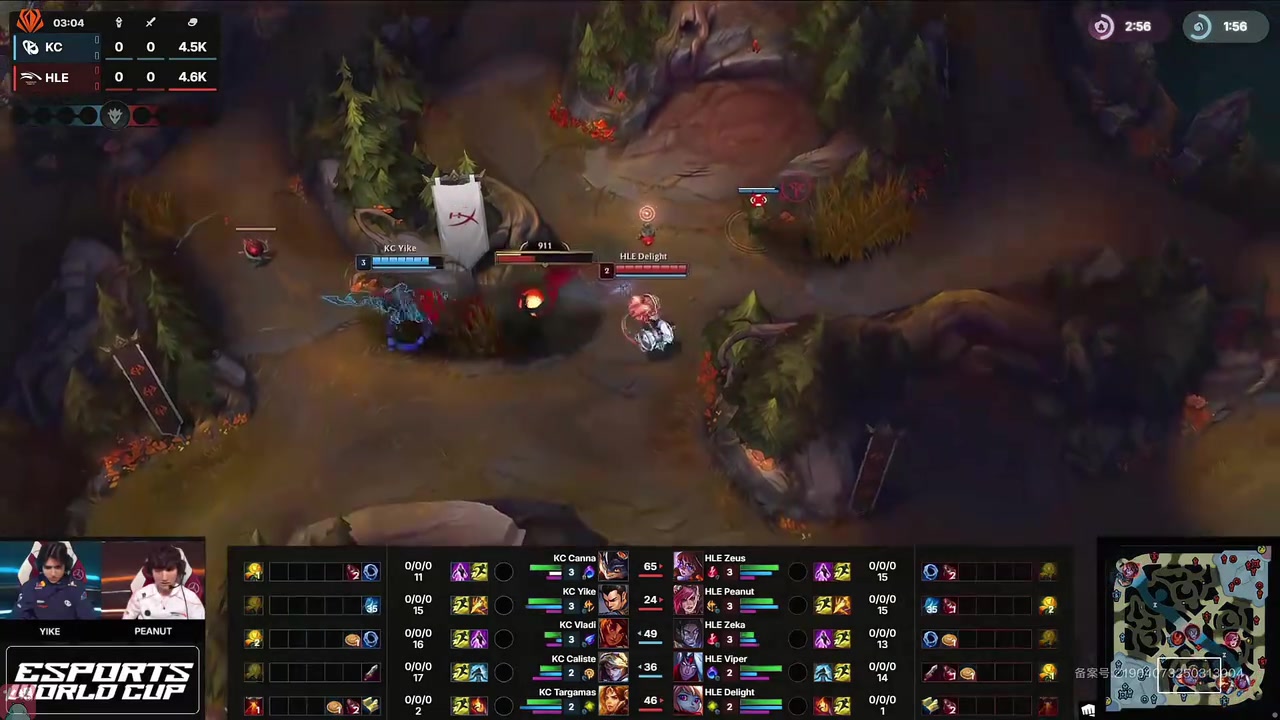This screenshot has height=720, width=1280.
Task: Select the KC team row in the scoreboard
Action: [x=54, y=46]
